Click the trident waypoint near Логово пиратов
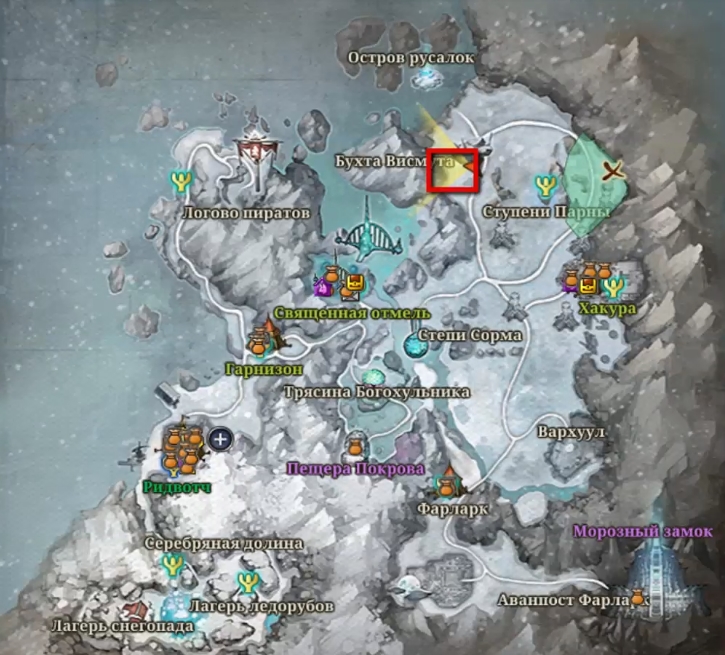The width and height of the screenshot is (725, 655). point(182,181)
